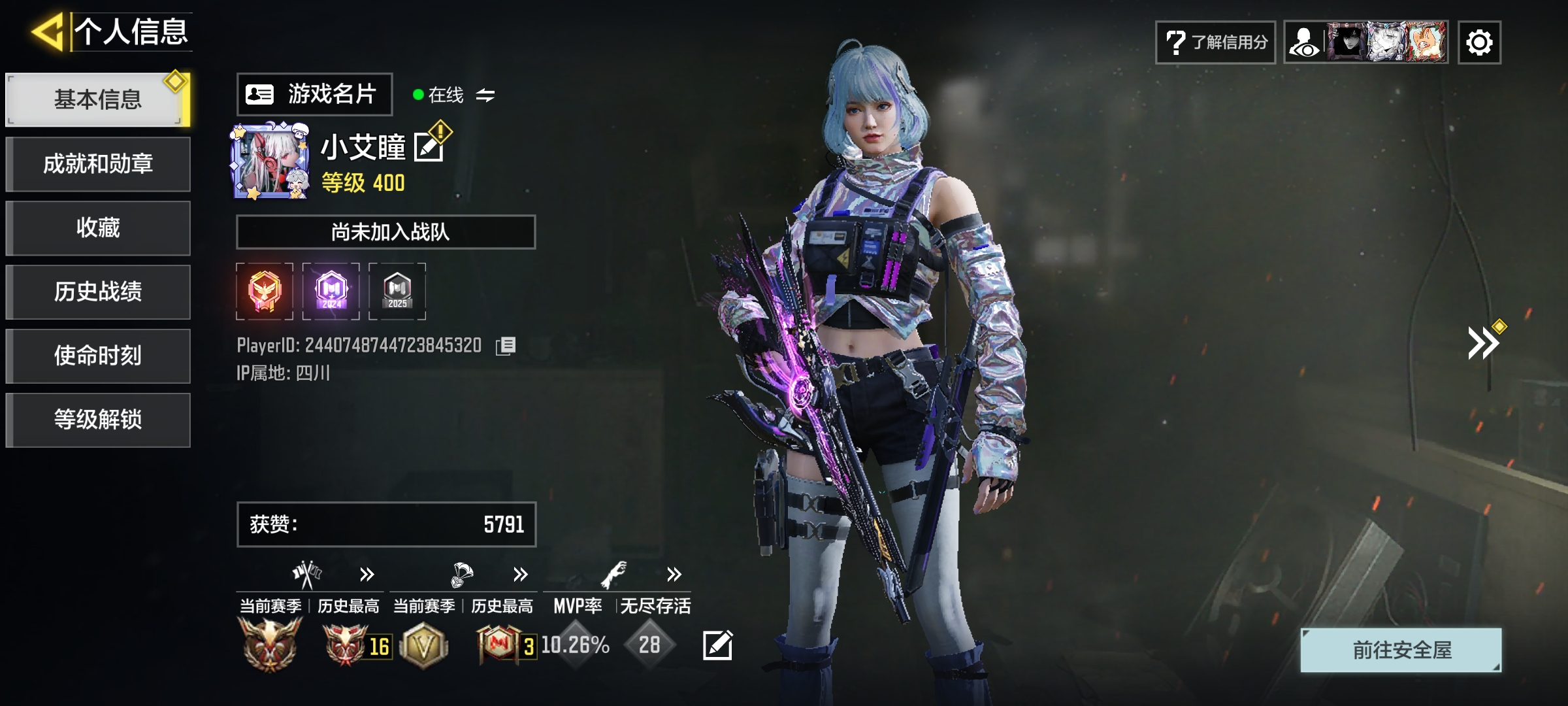Click the player avatar portrait
Viewport: 1568px width, 706px height.
click(x=269, y=161)
